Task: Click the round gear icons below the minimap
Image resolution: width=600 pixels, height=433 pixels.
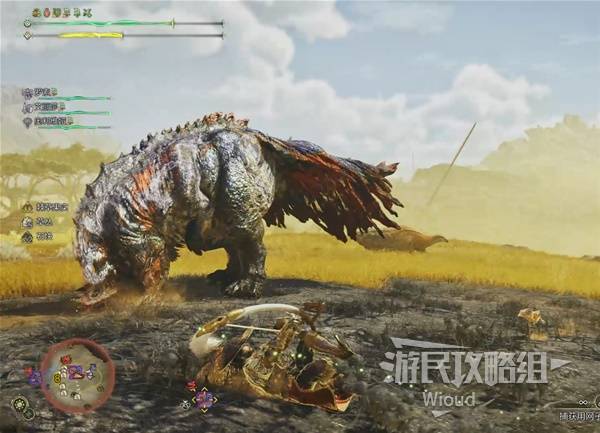Action: pyautogui.click(x=21, y=406)
